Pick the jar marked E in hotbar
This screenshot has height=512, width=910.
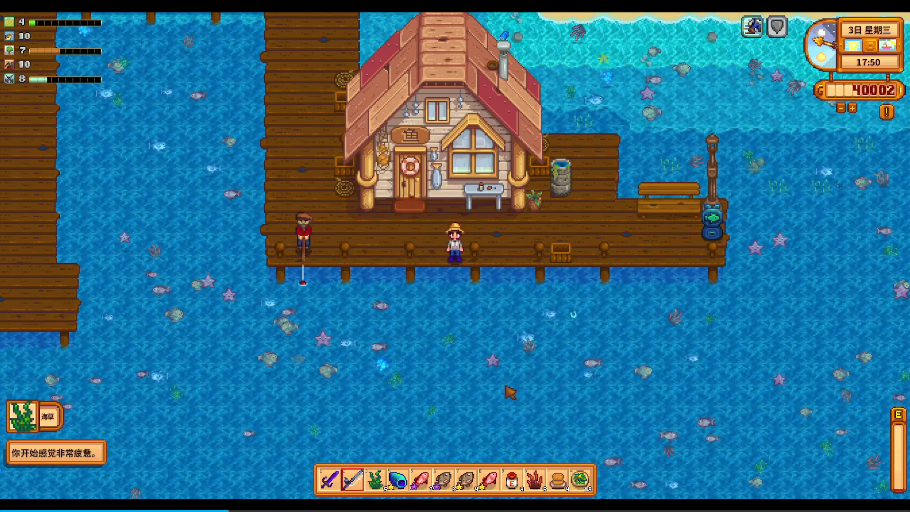click(x=512, y=480)
